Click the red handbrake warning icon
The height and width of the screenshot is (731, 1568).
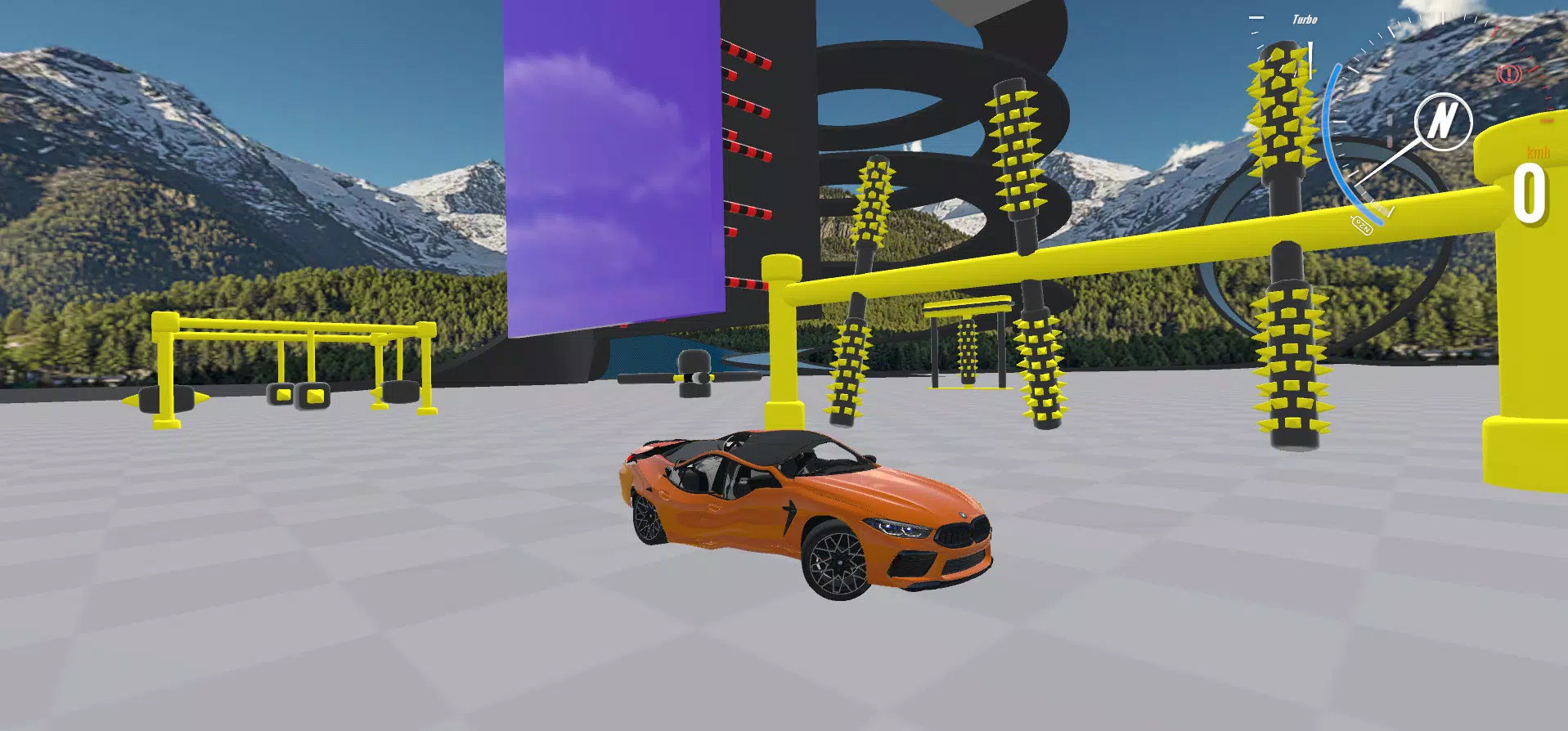[1508, 75]
